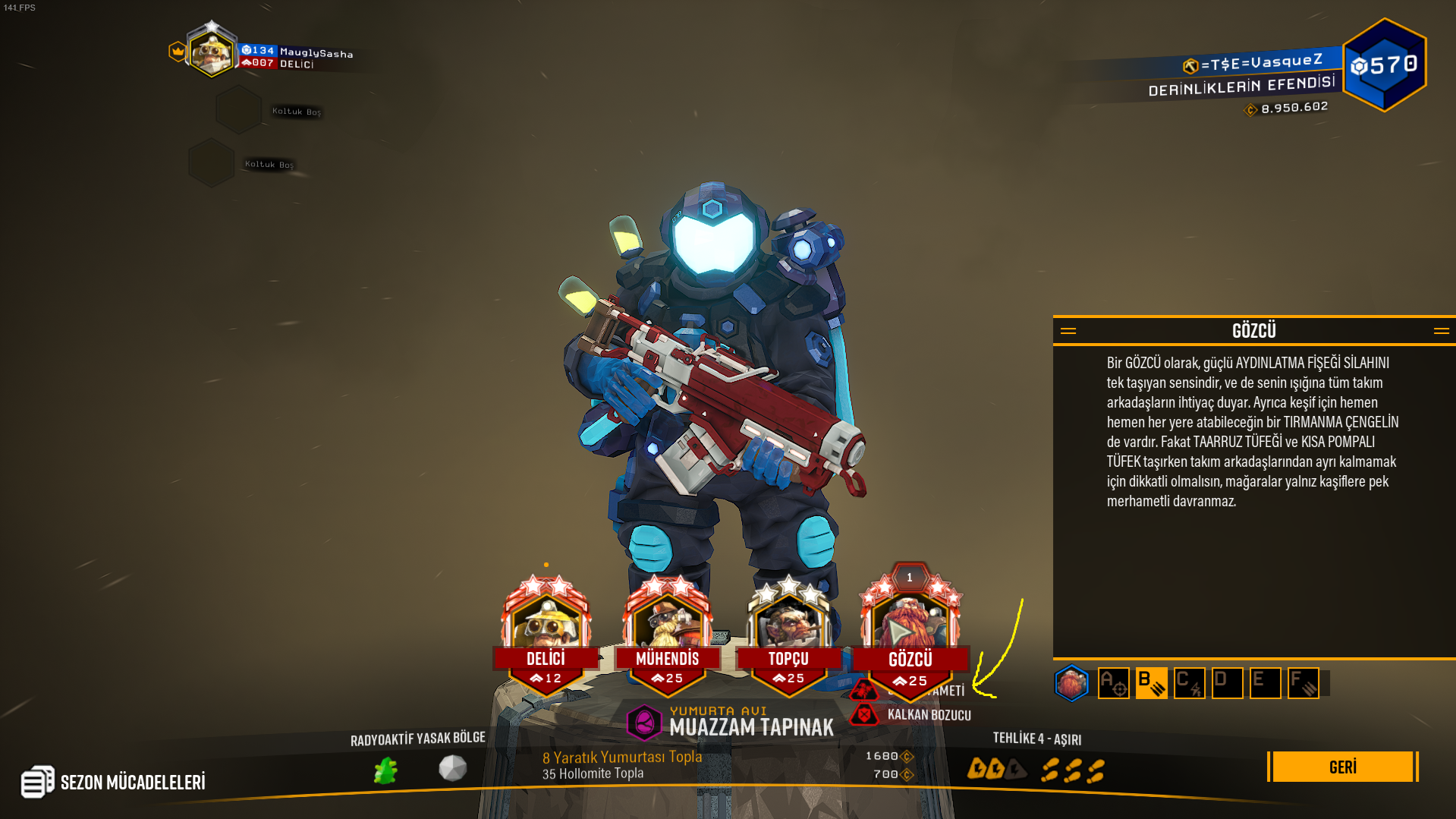Switch to loadout A
The width and height of the screenshot is (1456, 819).
[1113, 683]
